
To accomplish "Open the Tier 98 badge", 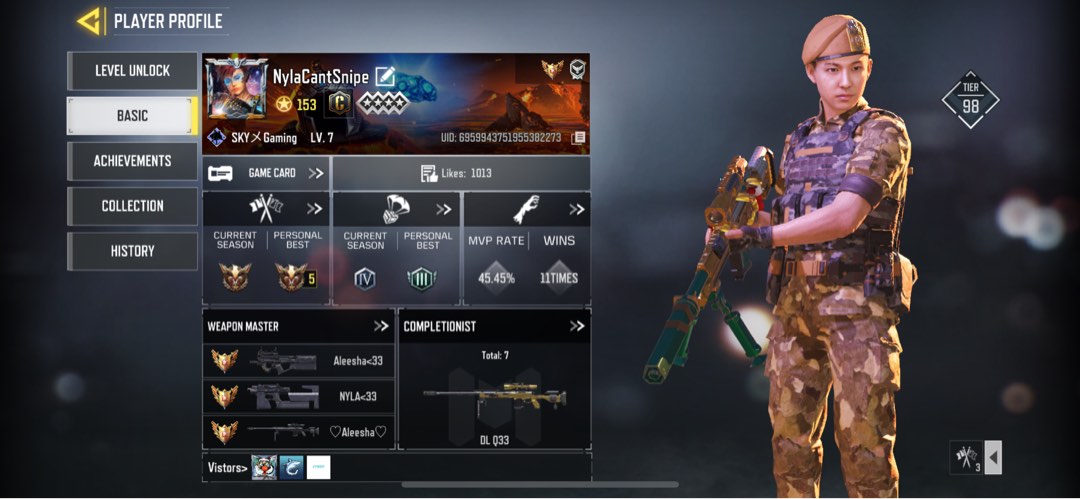I will (x=969, y=99).
